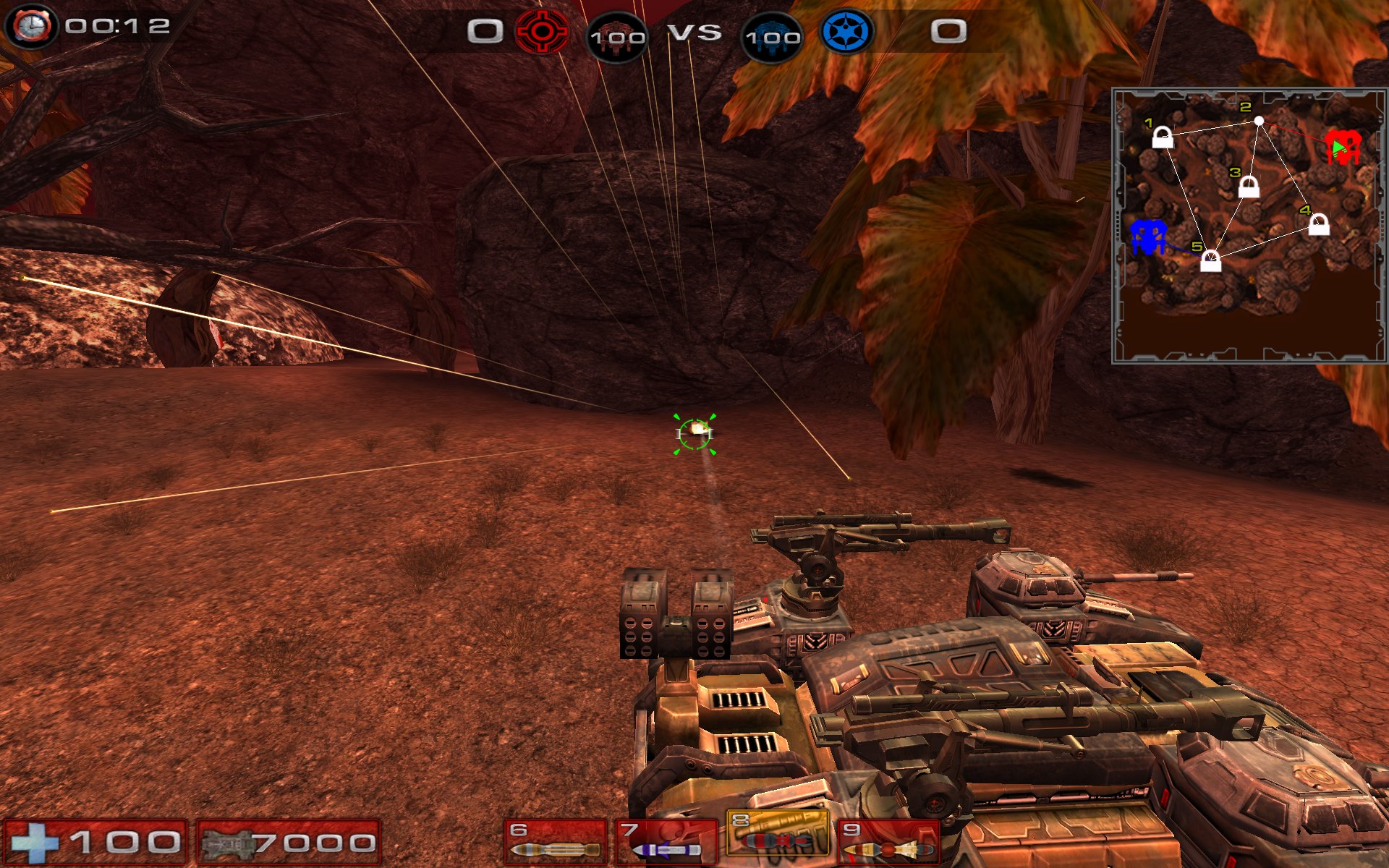Click locked node 3 on the minimap
Viewport: 1389px width, 868px height.
tap(1249, 187)
